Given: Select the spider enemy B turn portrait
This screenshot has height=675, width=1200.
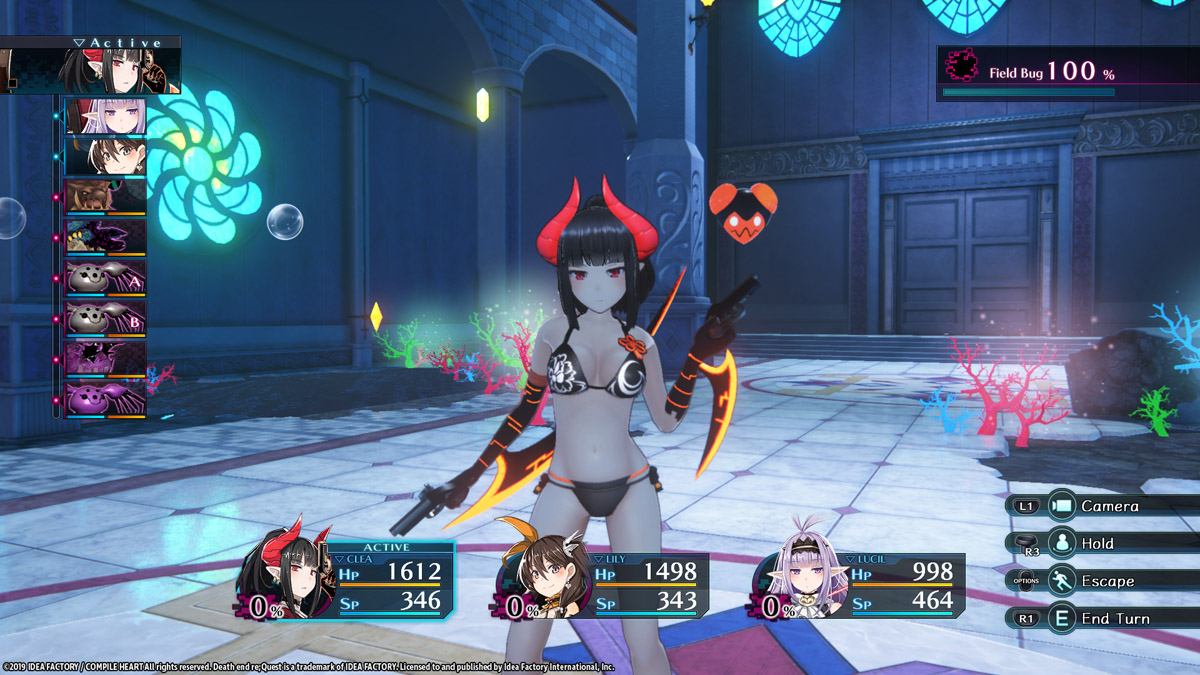Looking at the screenshot, I should [105, 318].
